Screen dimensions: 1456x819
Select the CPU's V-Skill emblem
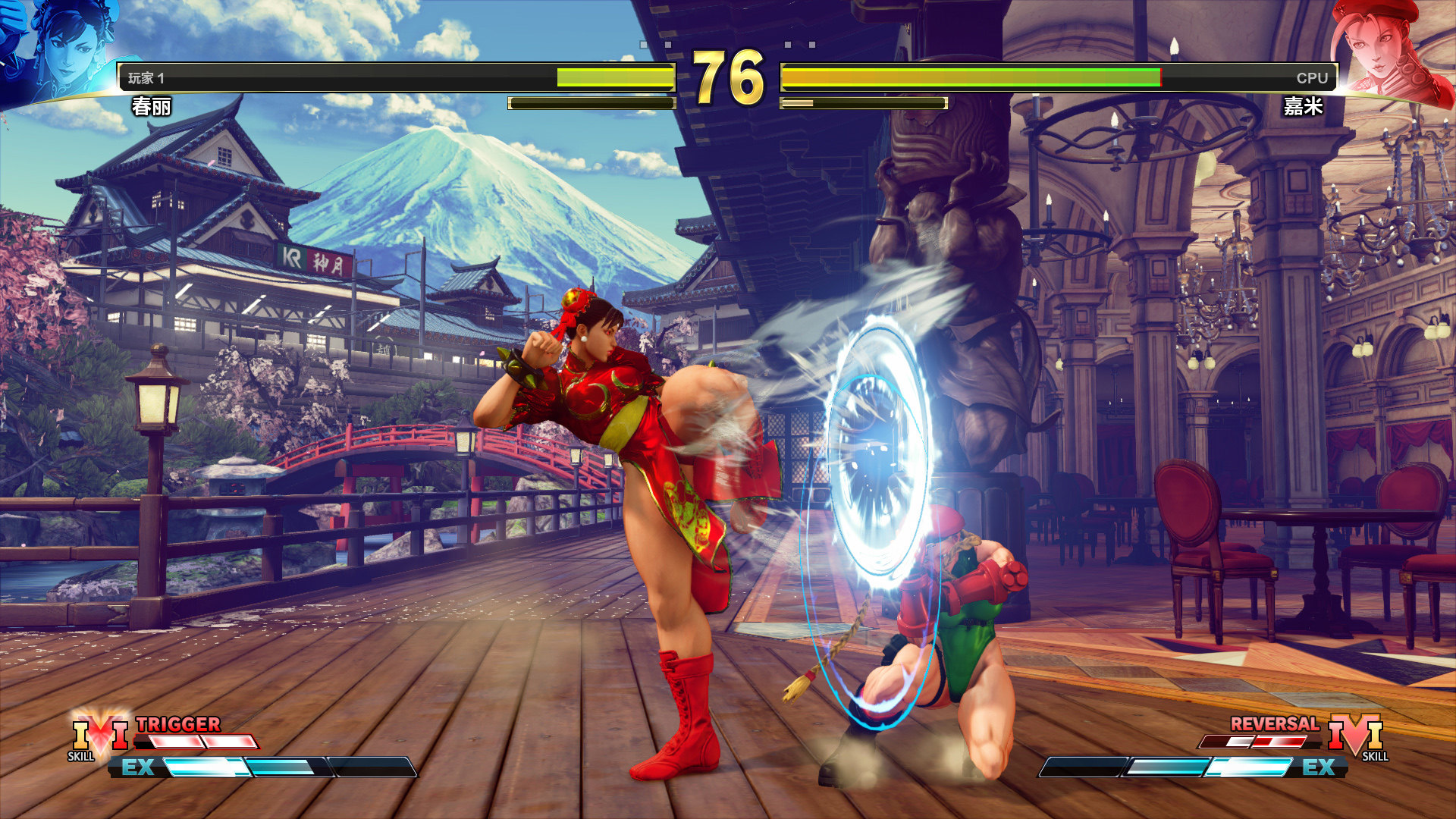[x=1355, y=735]
